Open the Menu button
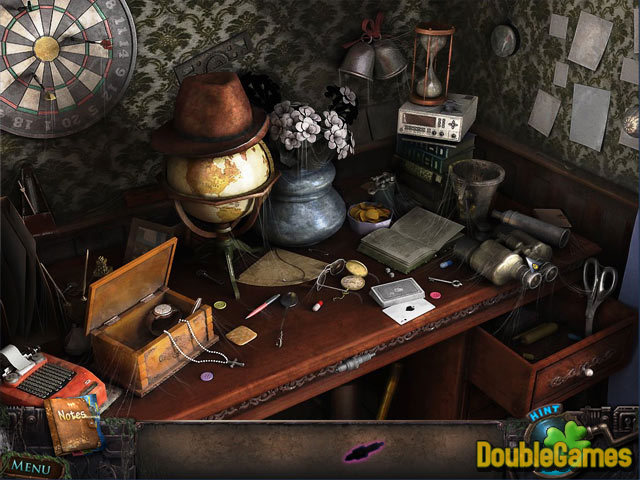 33,466
